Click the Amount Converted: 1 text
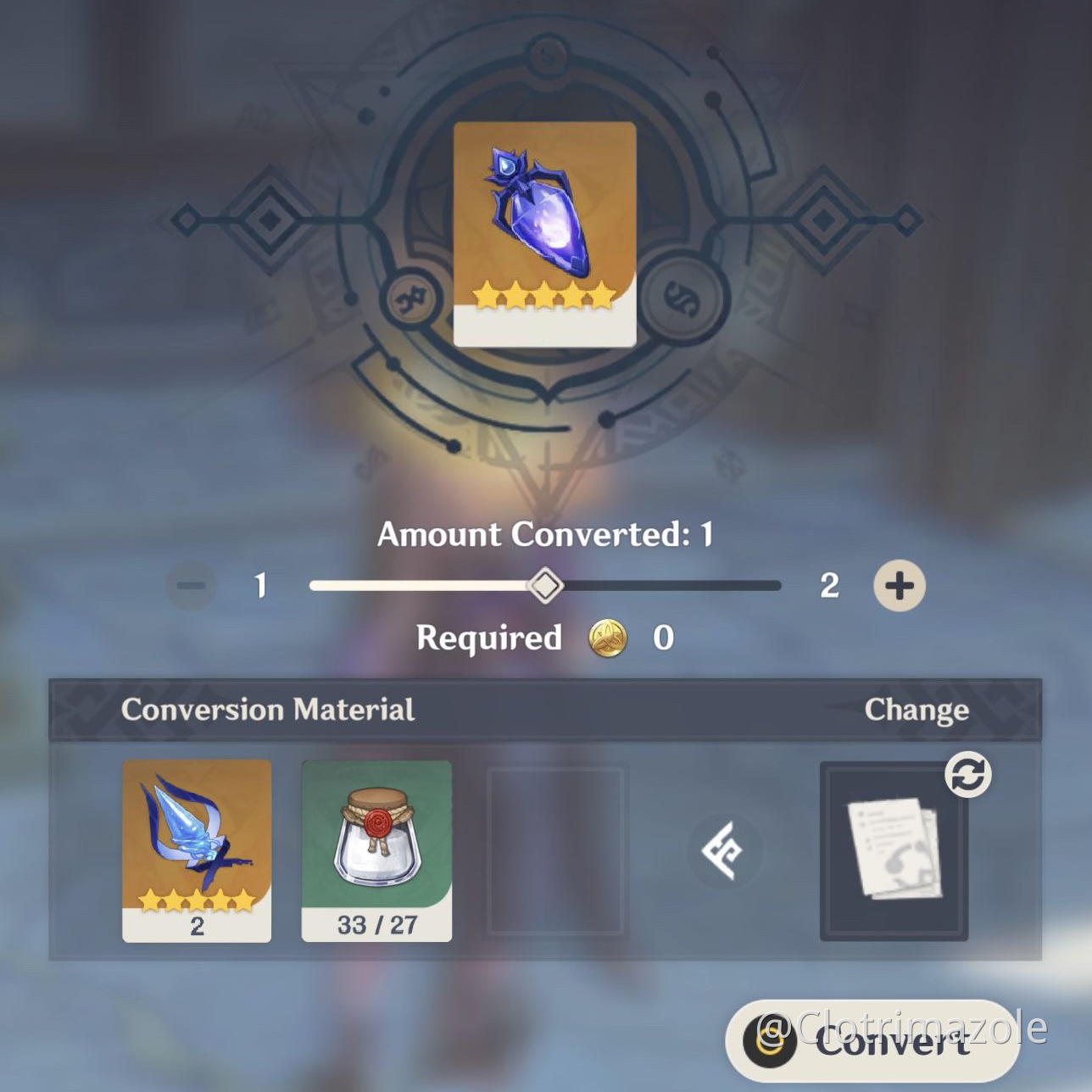1092x1092 pixels. tap(545, 534)
